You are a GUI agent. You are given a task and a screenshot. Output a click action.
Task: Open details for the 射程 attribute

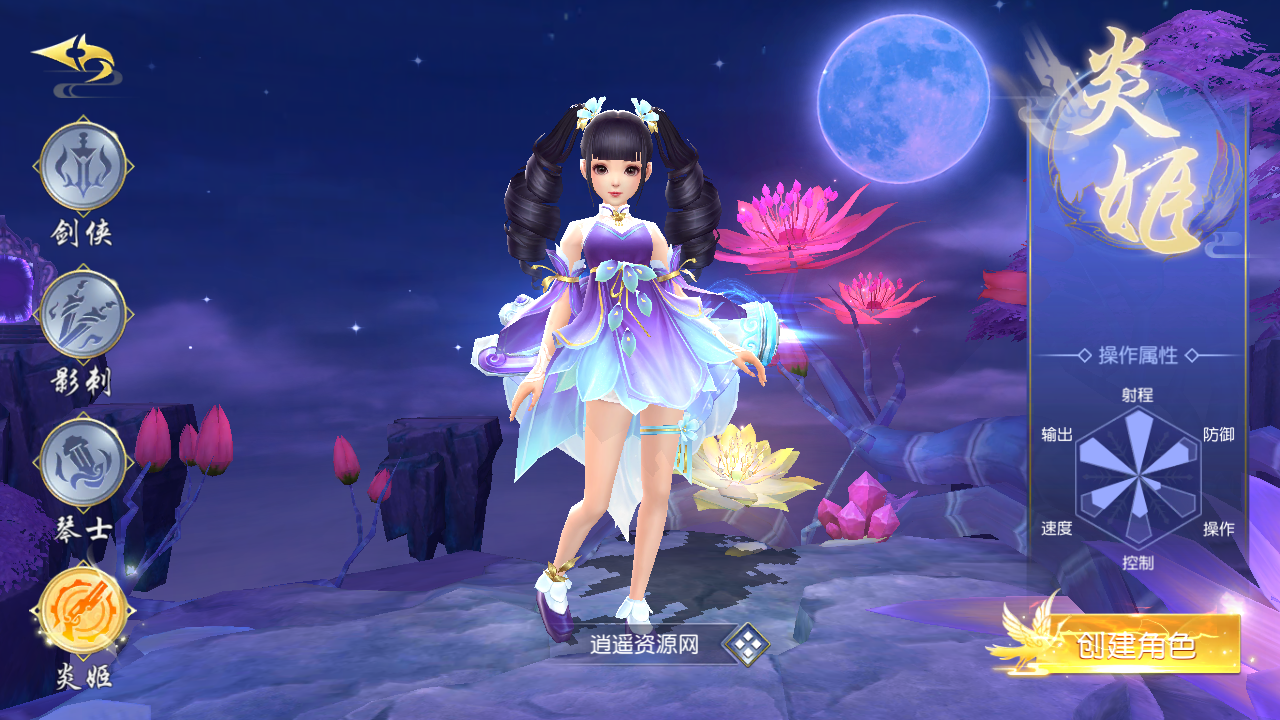1135,397
